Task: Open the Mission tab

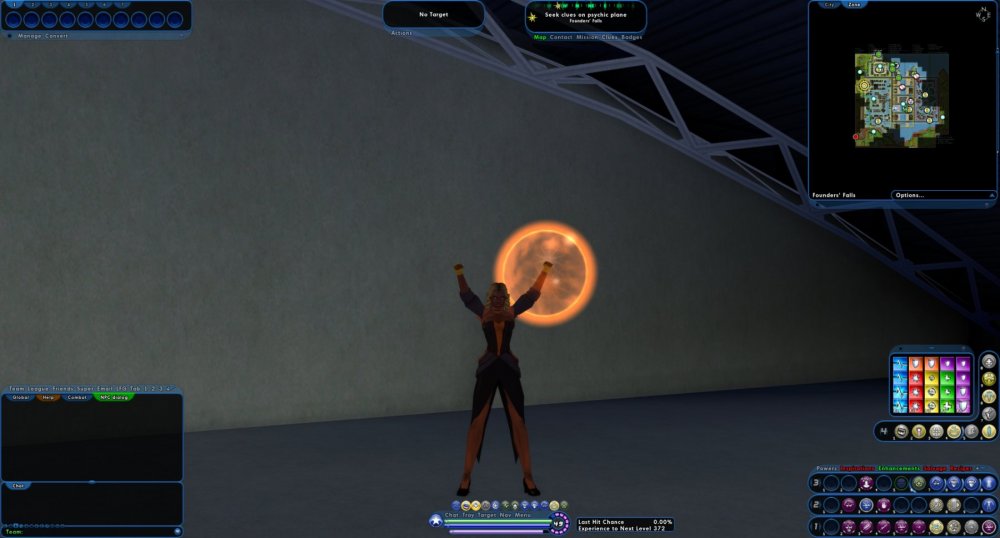Action: [588, 37]
